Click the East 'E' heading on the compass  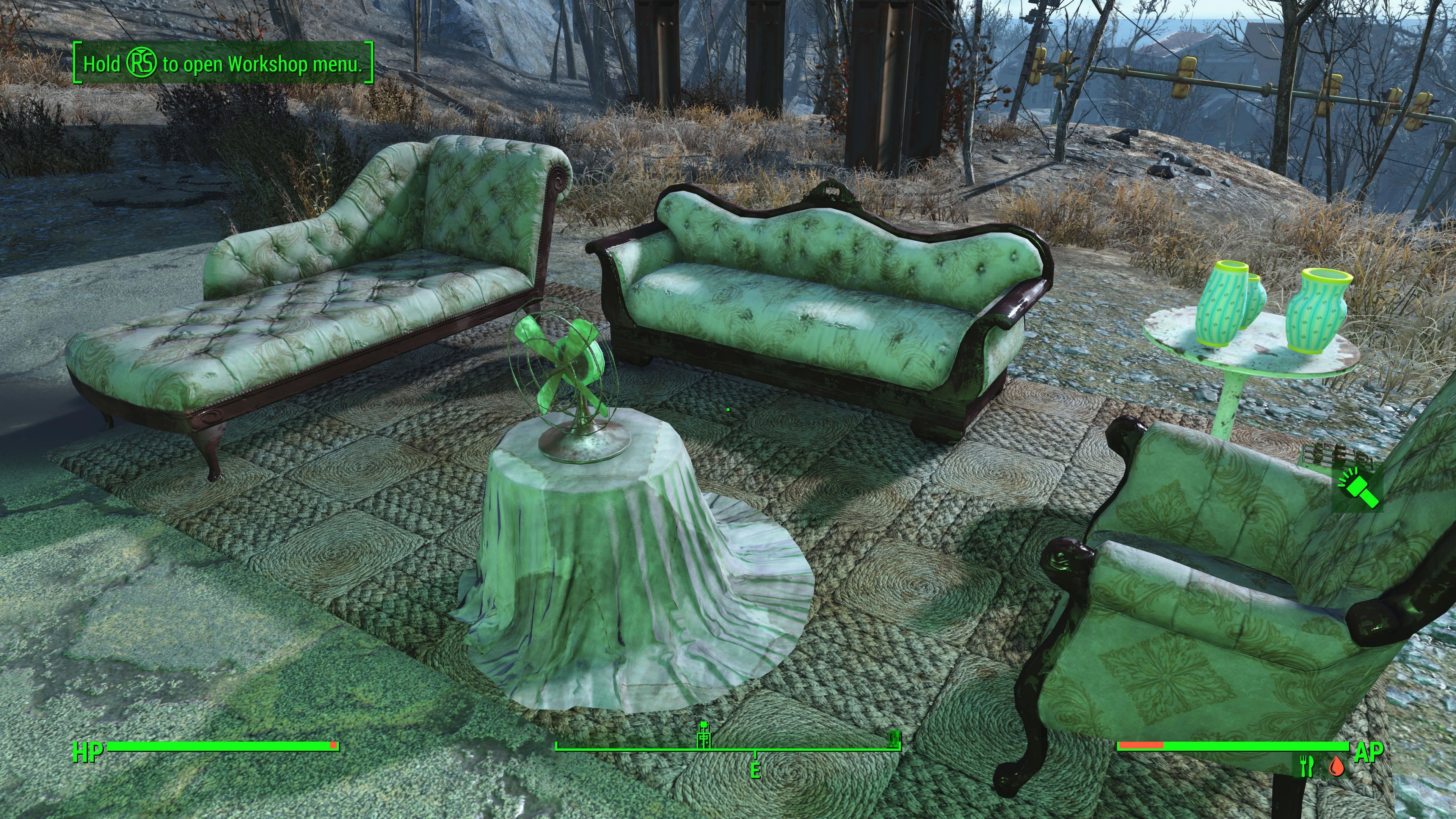point(755,770)
